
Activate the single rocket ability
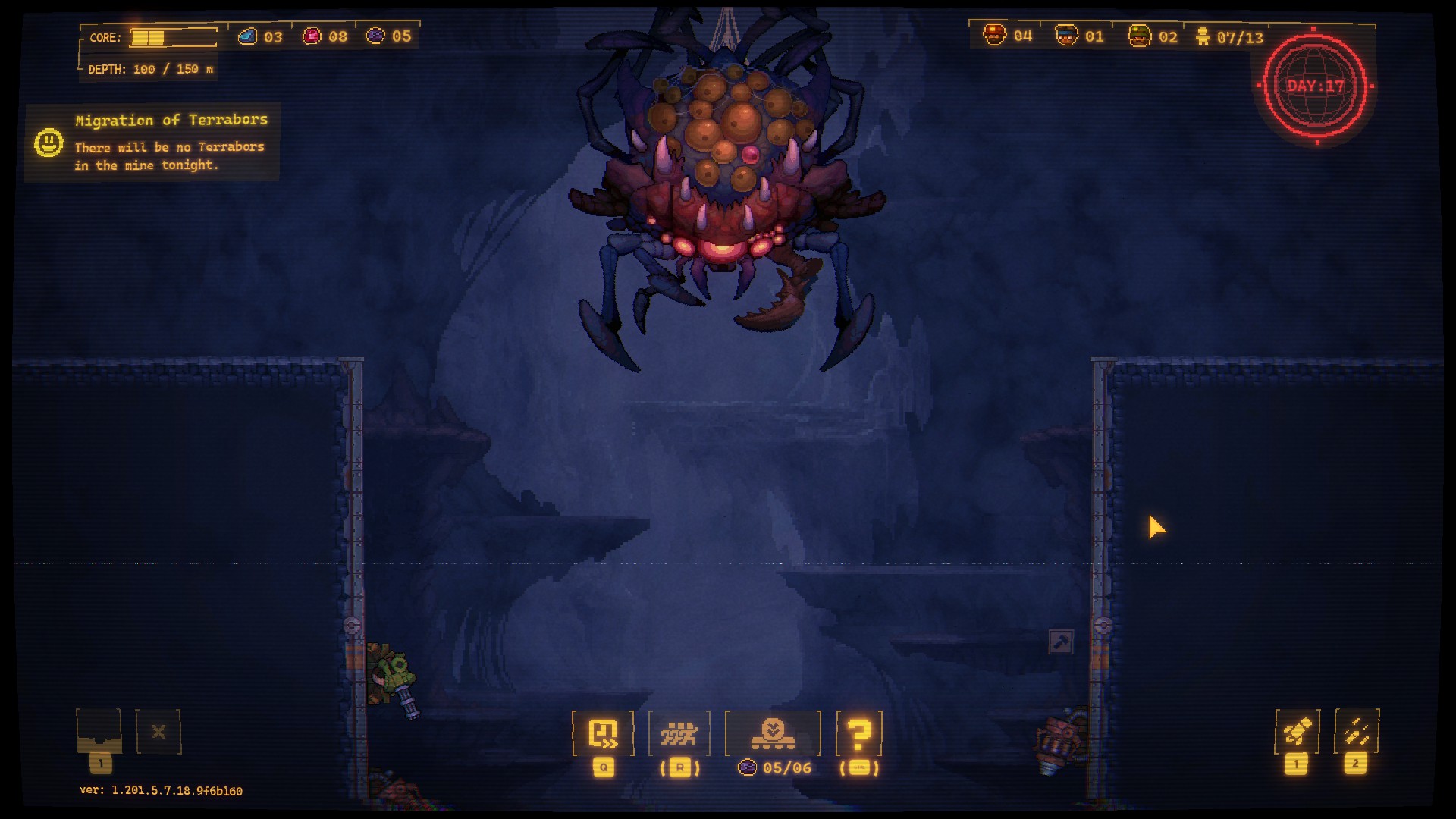pyautogui.click(x=1297, y=732)
